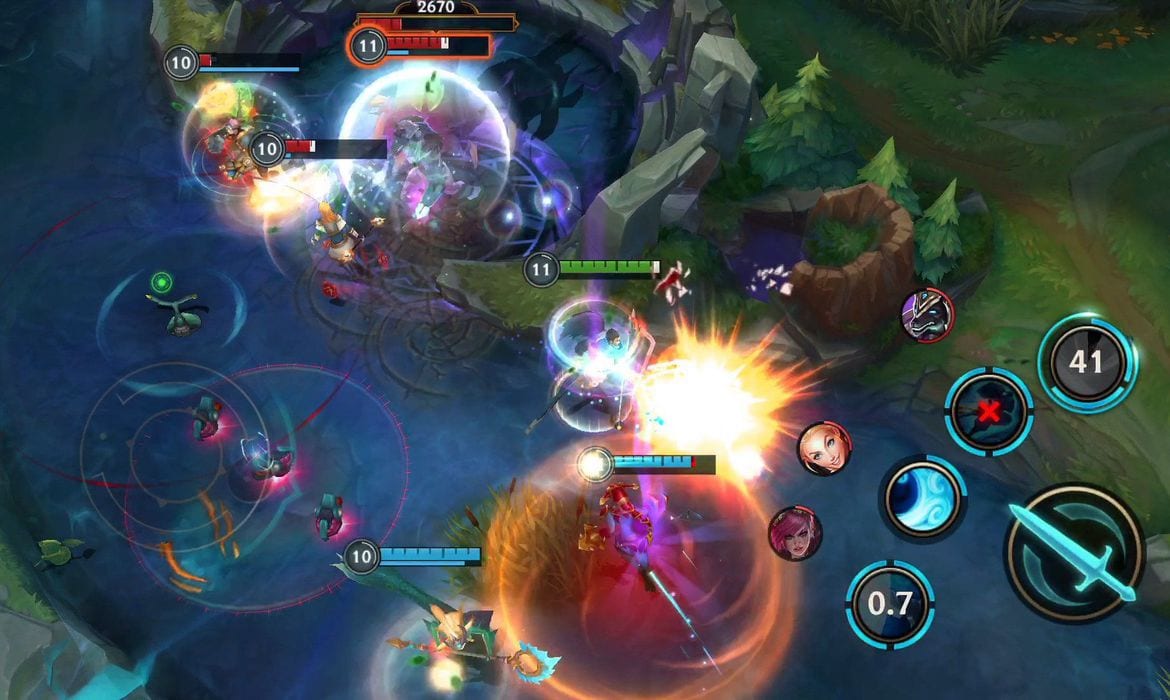Tap the ability showing the 0.7 cooldown
Screen dimensions: 1170x700
tap(889, 604)
